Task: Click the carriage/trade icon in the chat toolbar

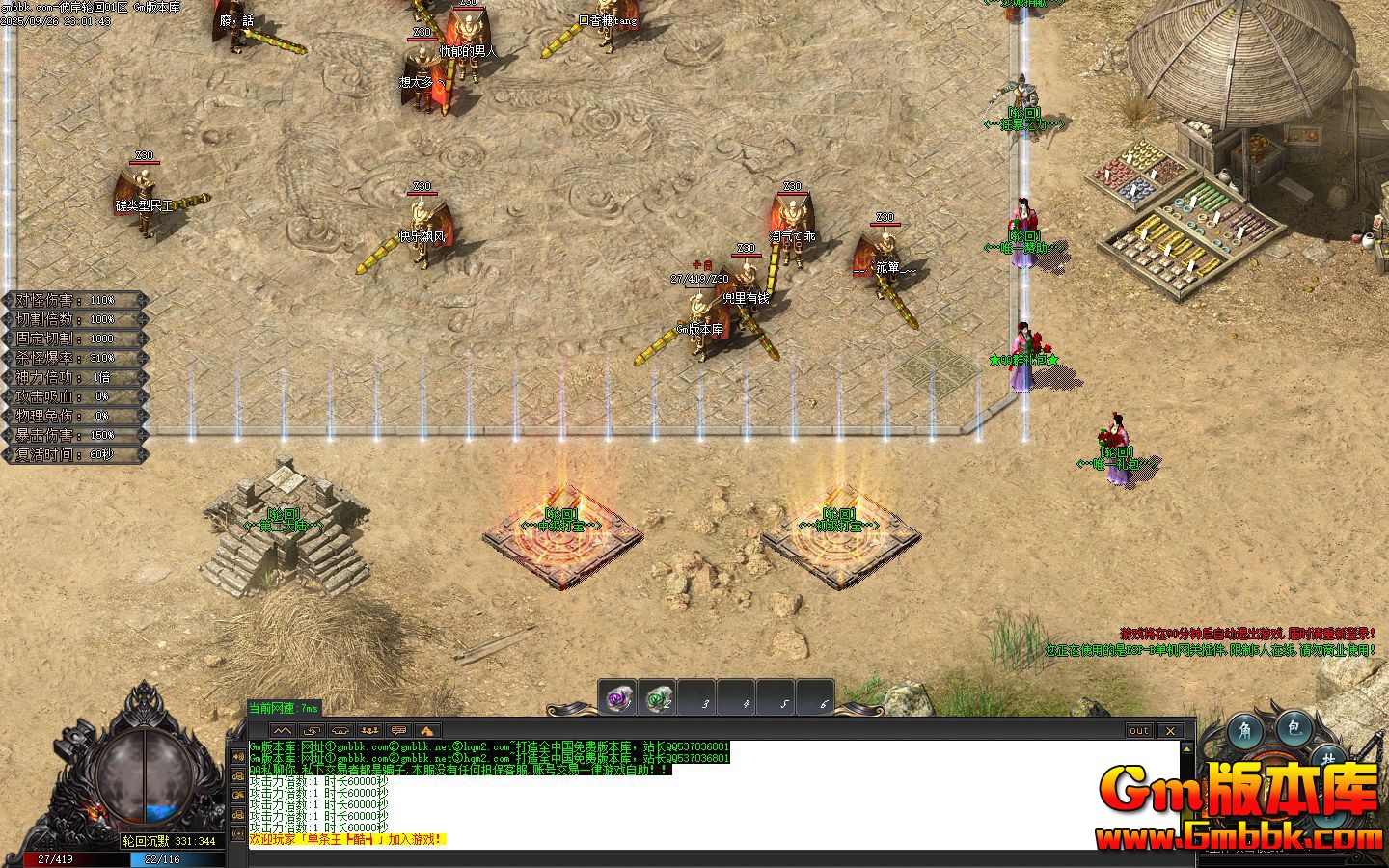Action: point(340,731)
